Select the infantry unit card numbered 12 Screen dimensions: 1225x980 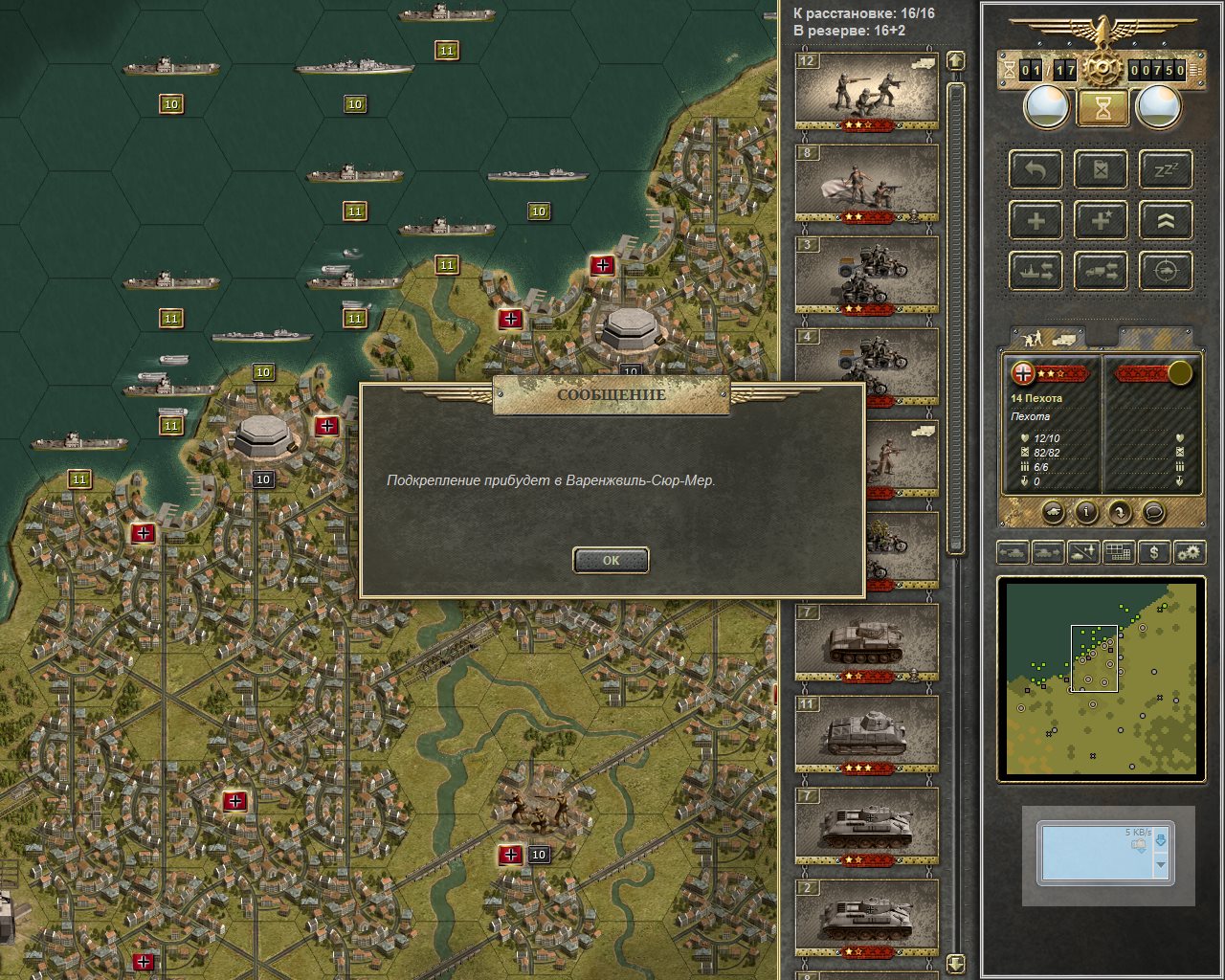(866, 91)
